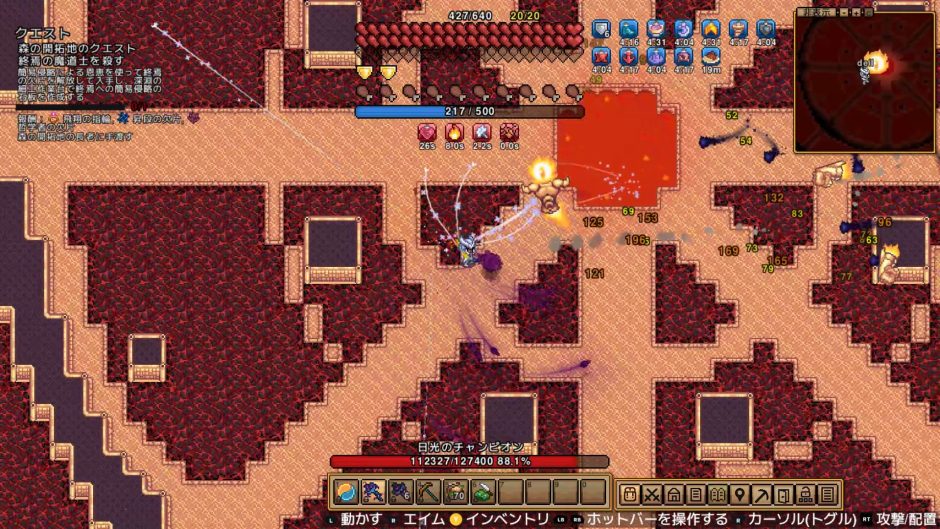Click the 日光のチャンピオン boss health bar
This screenshot has width=940, height=529.
click(470, 462)
